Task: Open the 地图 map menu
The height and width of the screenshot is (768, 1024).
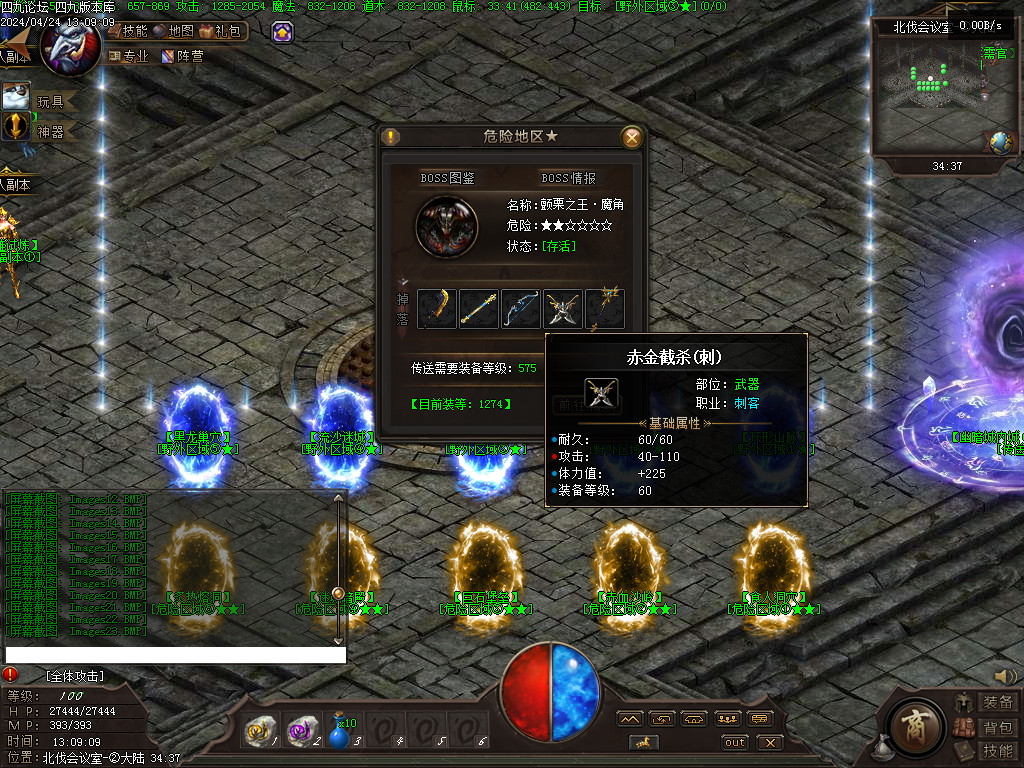Action: tap(174, 31)
